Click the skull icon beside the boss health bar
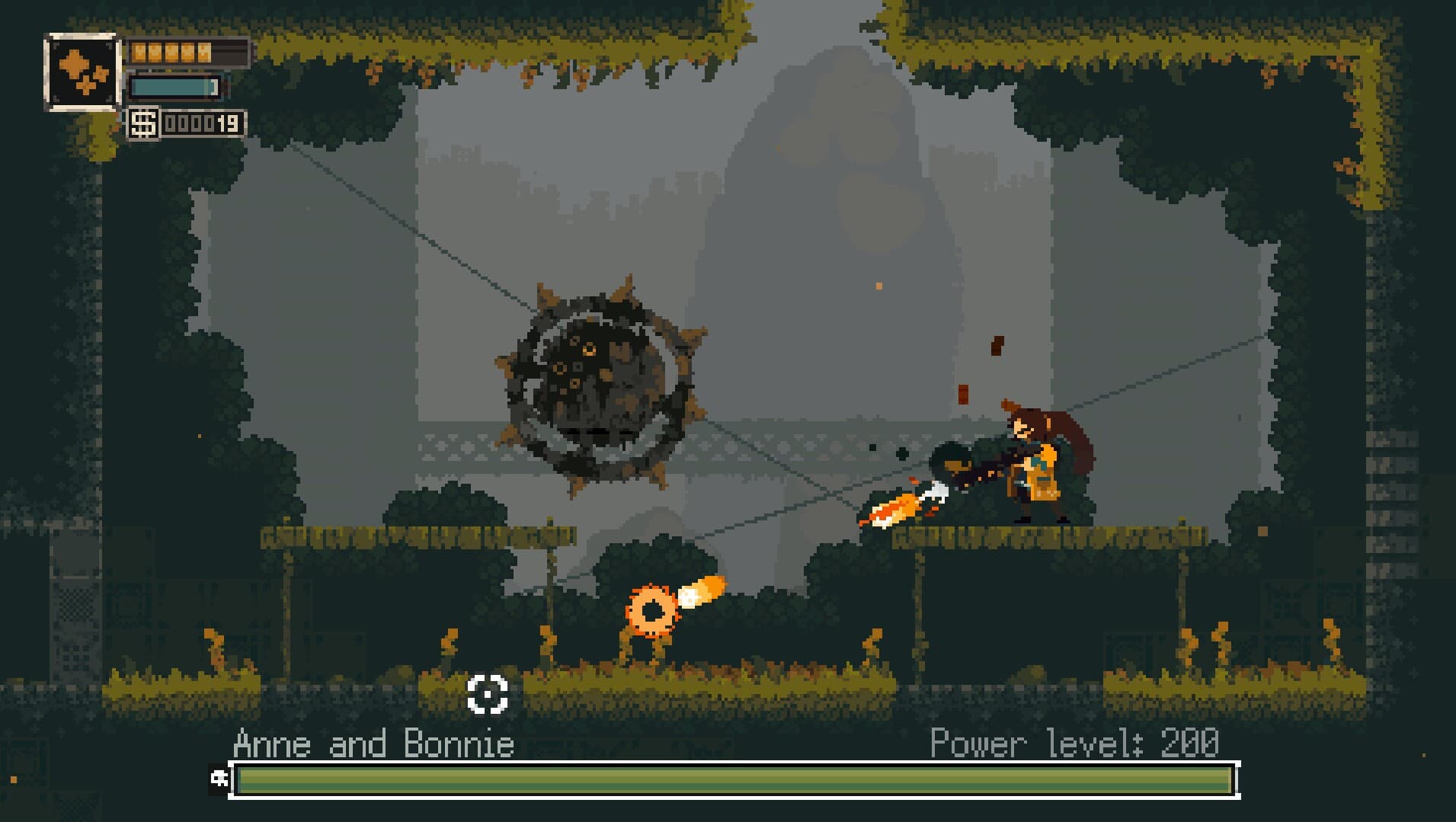The image size is (1456, 822). [x=221, y=778]
